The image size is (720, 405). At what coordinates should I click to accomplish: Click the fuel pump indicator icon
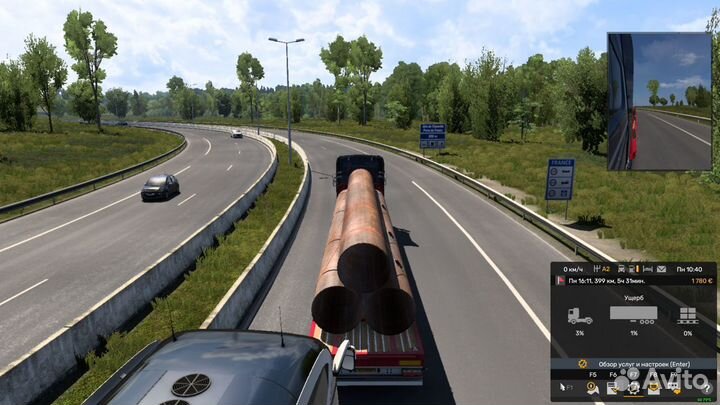633,268
